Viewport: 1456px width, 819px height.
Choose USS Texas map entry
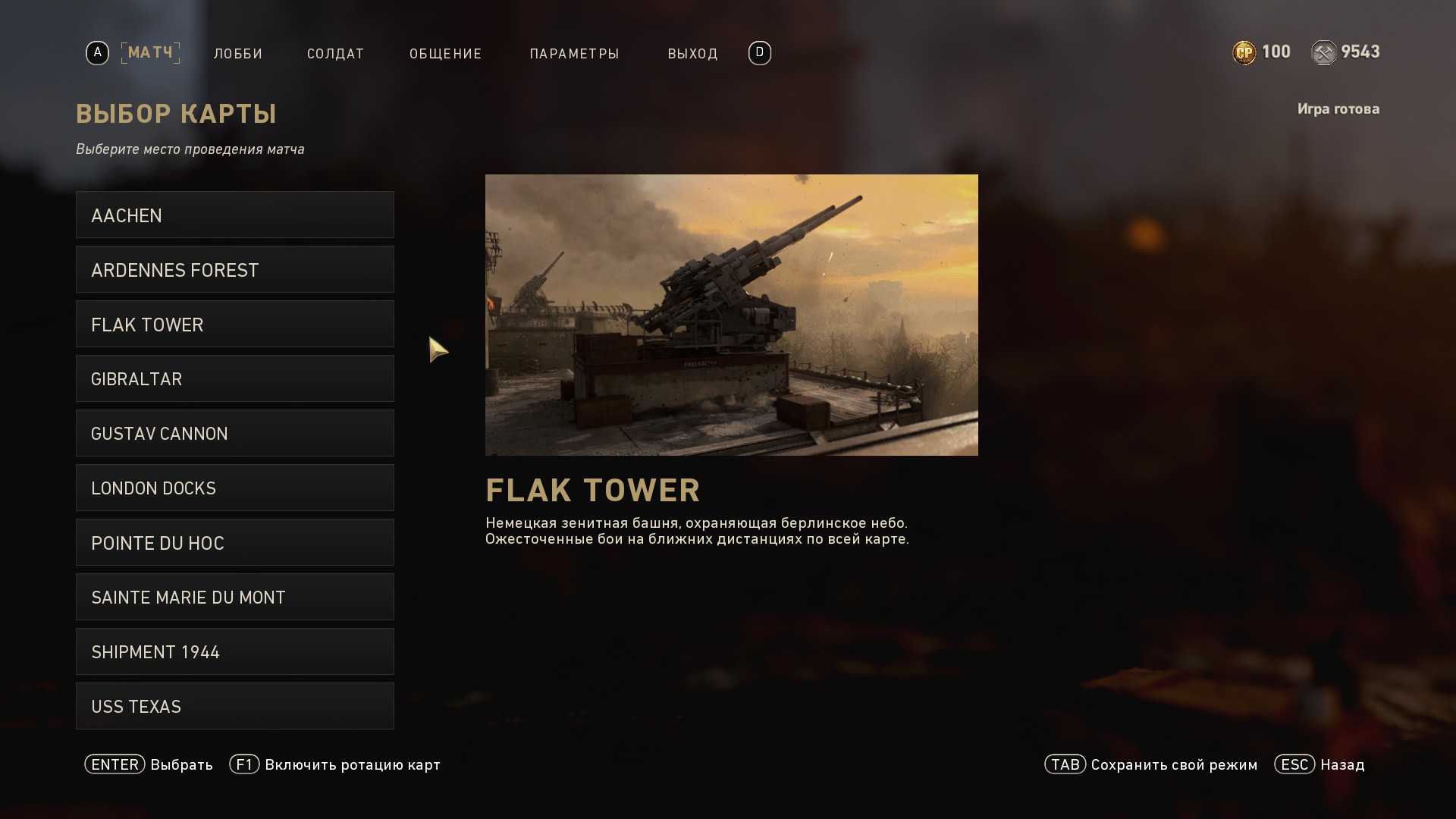point(234,707)
